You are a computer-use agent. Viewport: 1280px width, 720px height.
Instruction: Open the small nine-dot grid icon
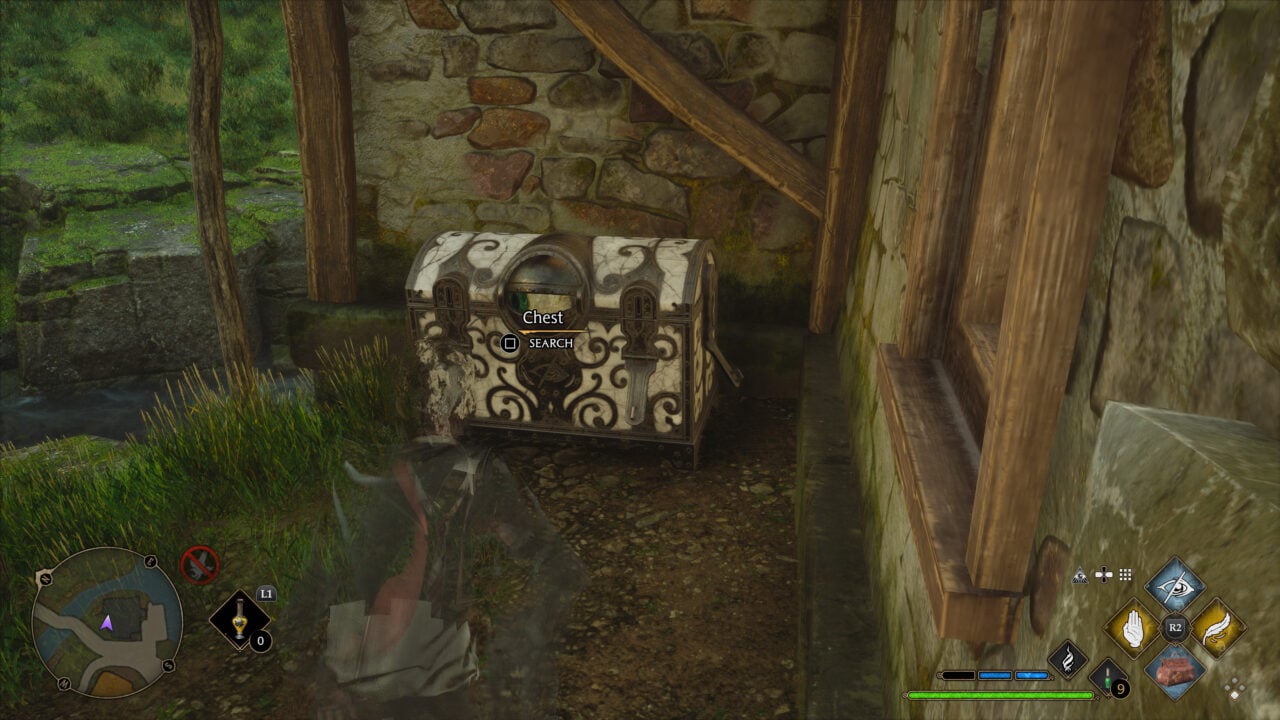[1125, 575]
